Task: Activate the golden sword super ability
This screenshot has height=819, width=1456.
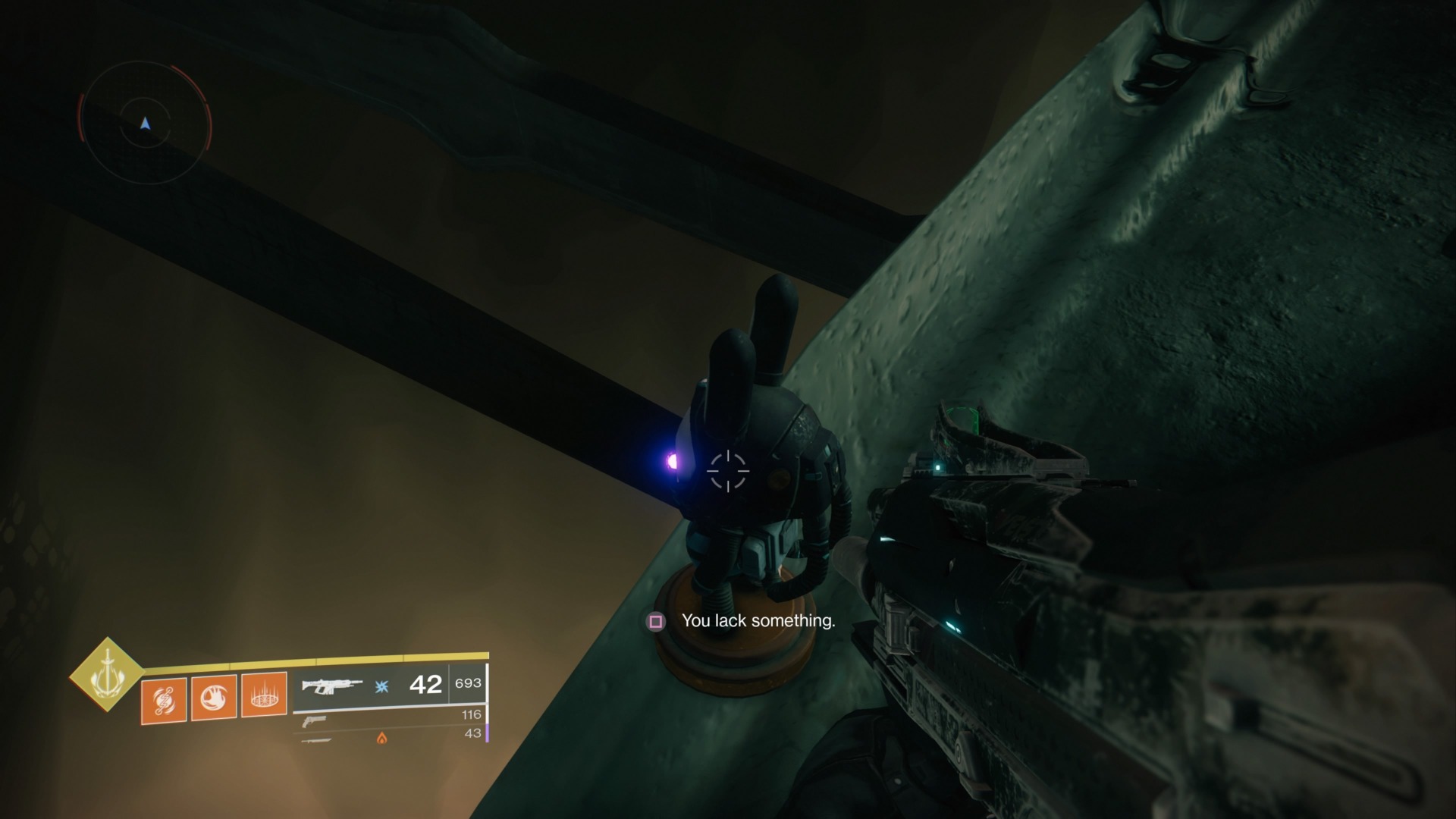Action: coord(107,673)
